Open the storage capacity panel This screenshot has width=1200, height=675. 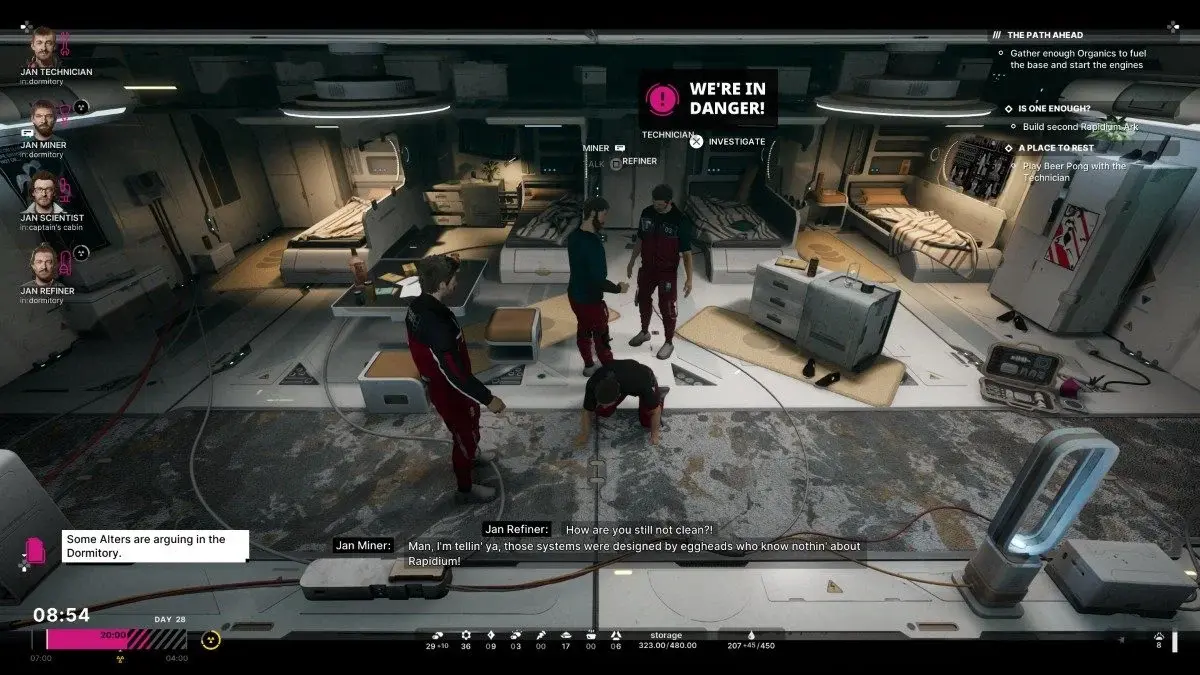(x=665, y=641)
